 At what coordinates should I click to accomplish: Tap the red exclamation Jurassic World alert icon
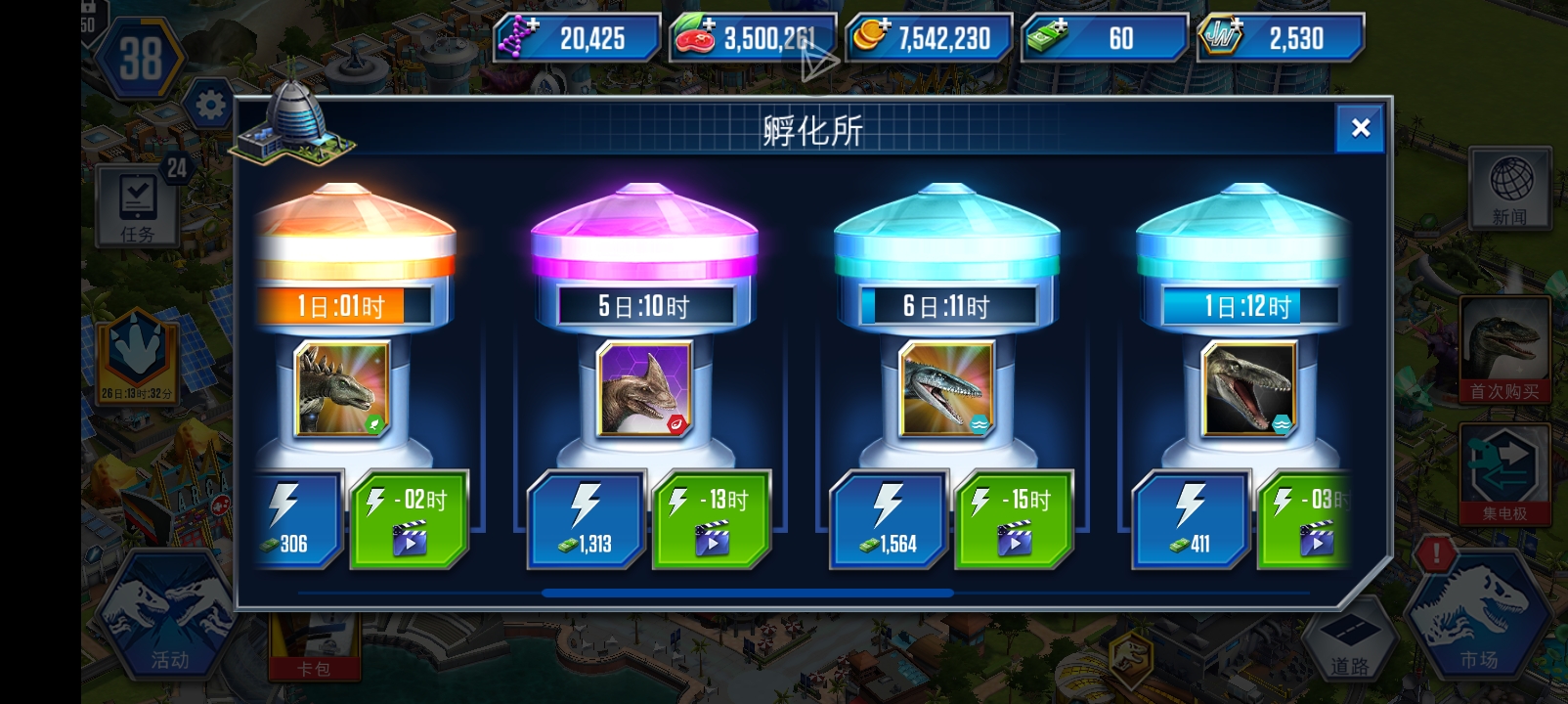pos(1435,554)
